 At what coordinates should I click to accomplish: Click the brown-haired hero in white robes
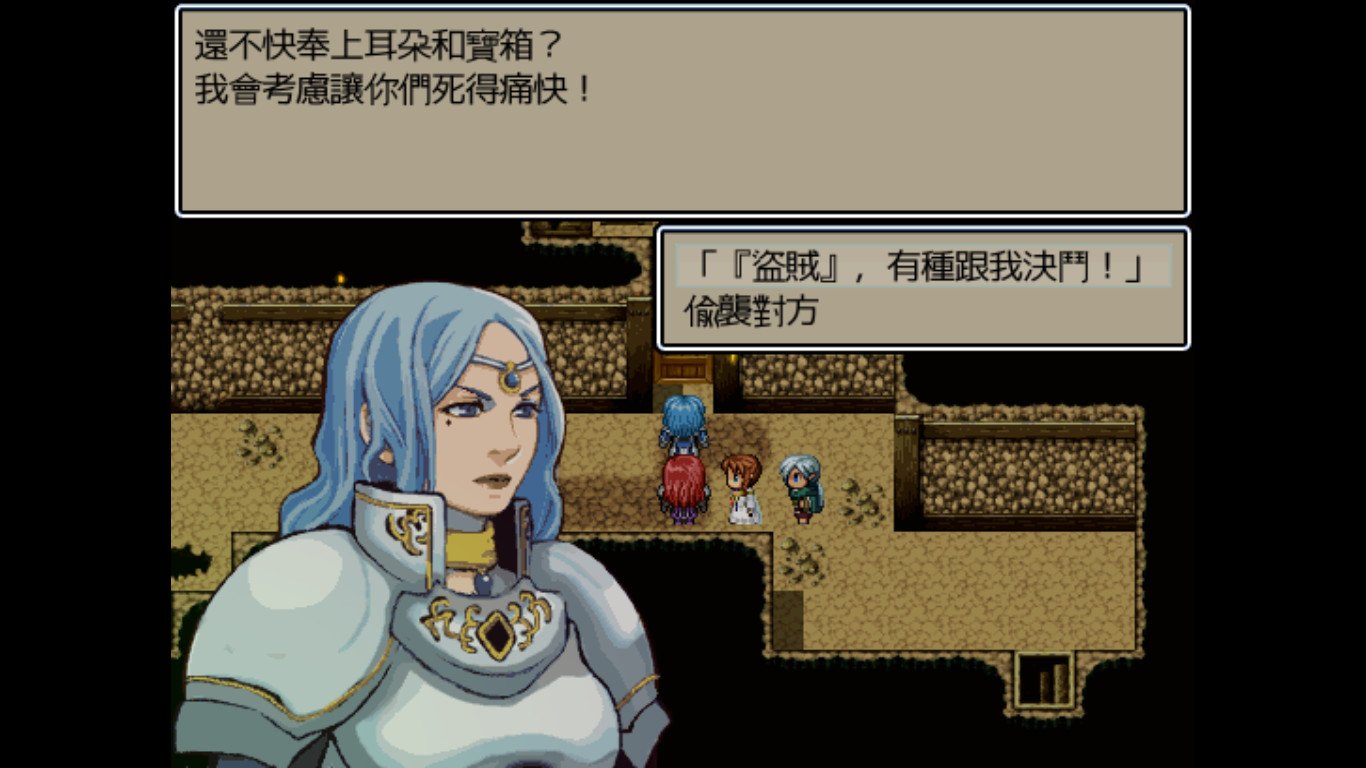click(x=741, y=487)
